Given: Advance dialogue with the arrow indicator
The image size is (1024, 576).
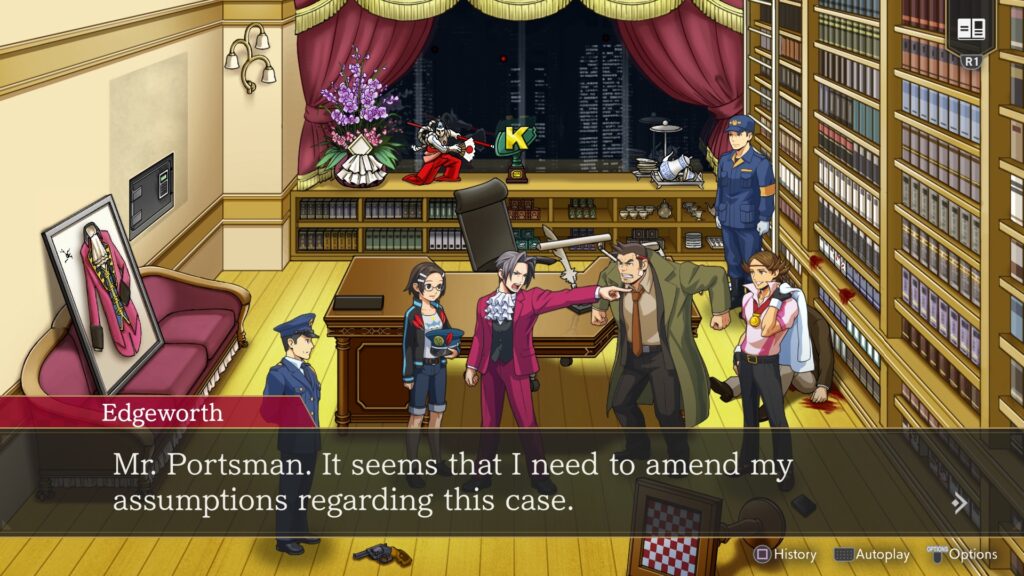Looking at the screenshot, I should [x=960, y=503].
